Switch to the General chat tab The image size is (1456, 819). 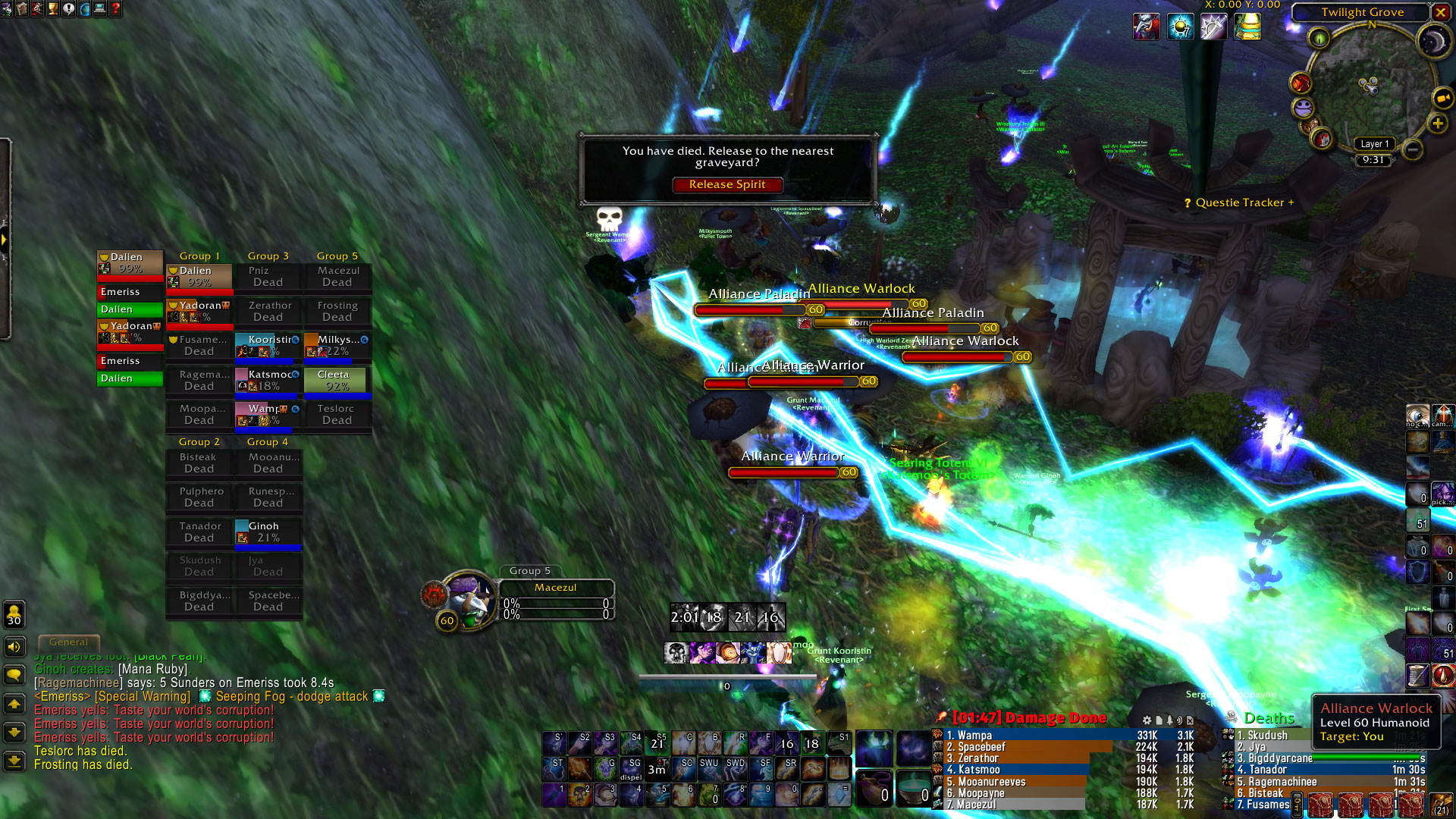[68, 642]
